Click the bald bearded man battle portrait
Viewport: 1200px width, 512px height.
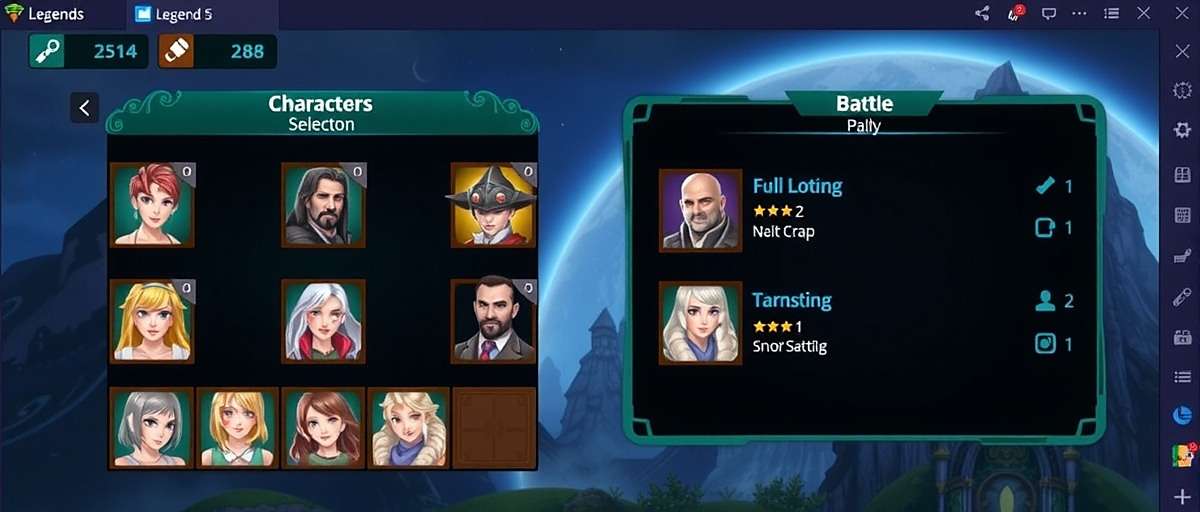pos(700,210)
